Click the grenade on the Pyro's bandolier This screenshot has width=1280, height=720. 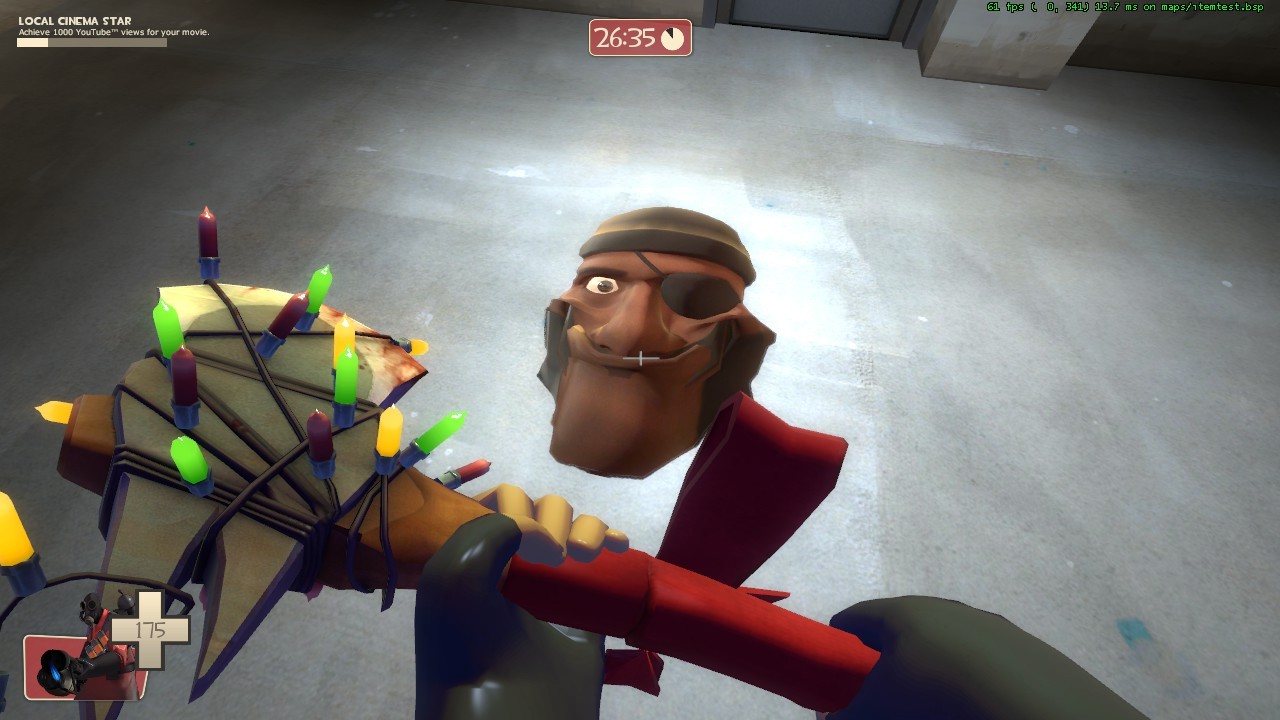click(124, 603)
